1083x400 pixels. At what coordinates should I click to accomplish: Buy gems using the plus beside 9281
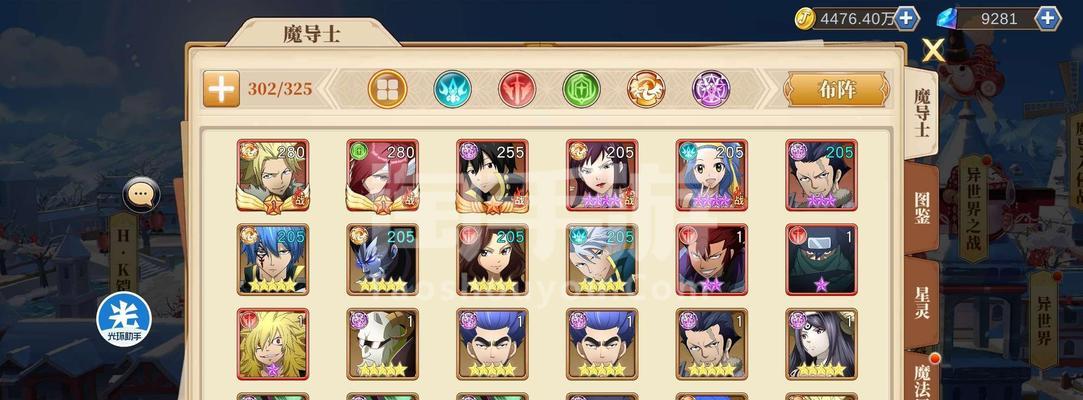pyautogui.click(x=1048, y=18)
